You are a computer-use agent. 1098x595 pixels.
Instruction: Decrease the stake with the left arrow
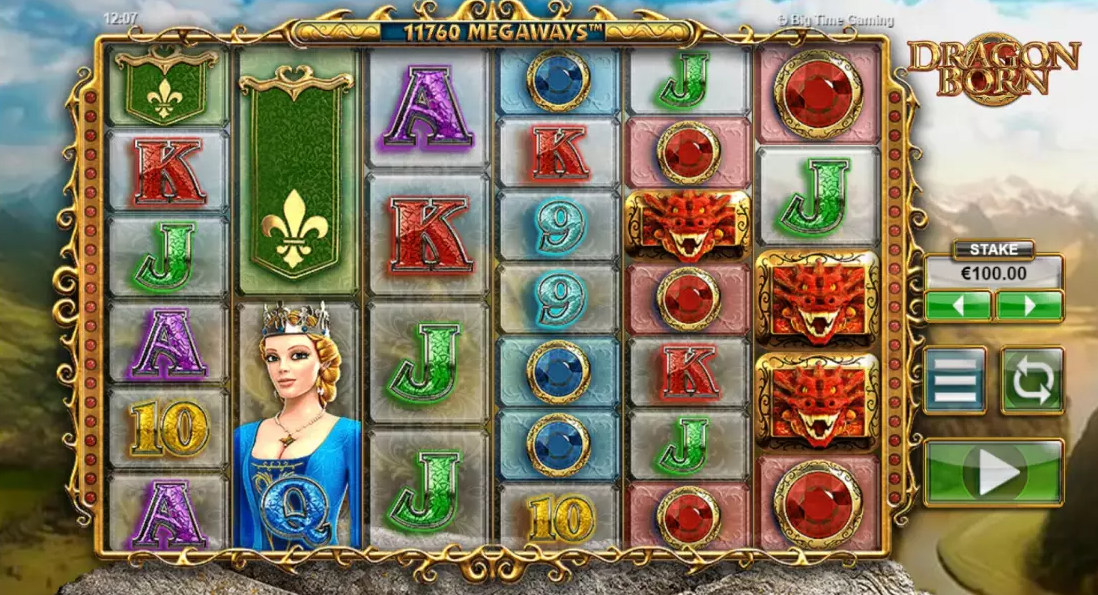957,305
